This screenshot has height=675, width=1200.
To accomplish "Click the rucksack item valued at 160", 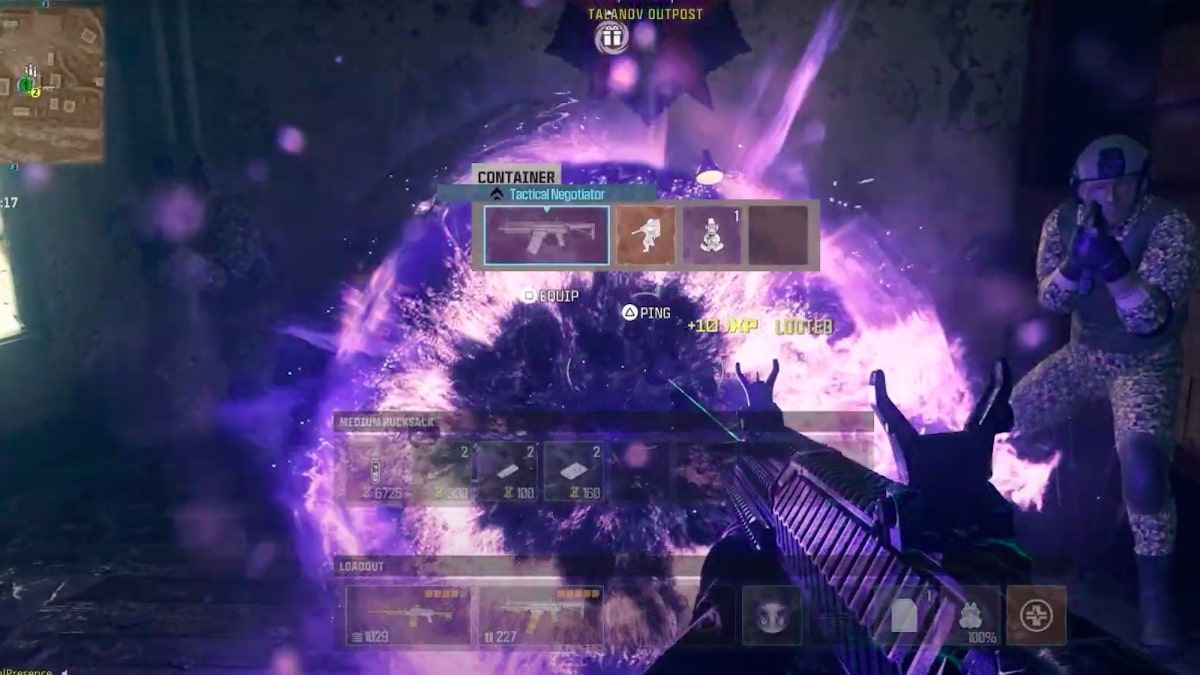I will (x=573, y=471).
